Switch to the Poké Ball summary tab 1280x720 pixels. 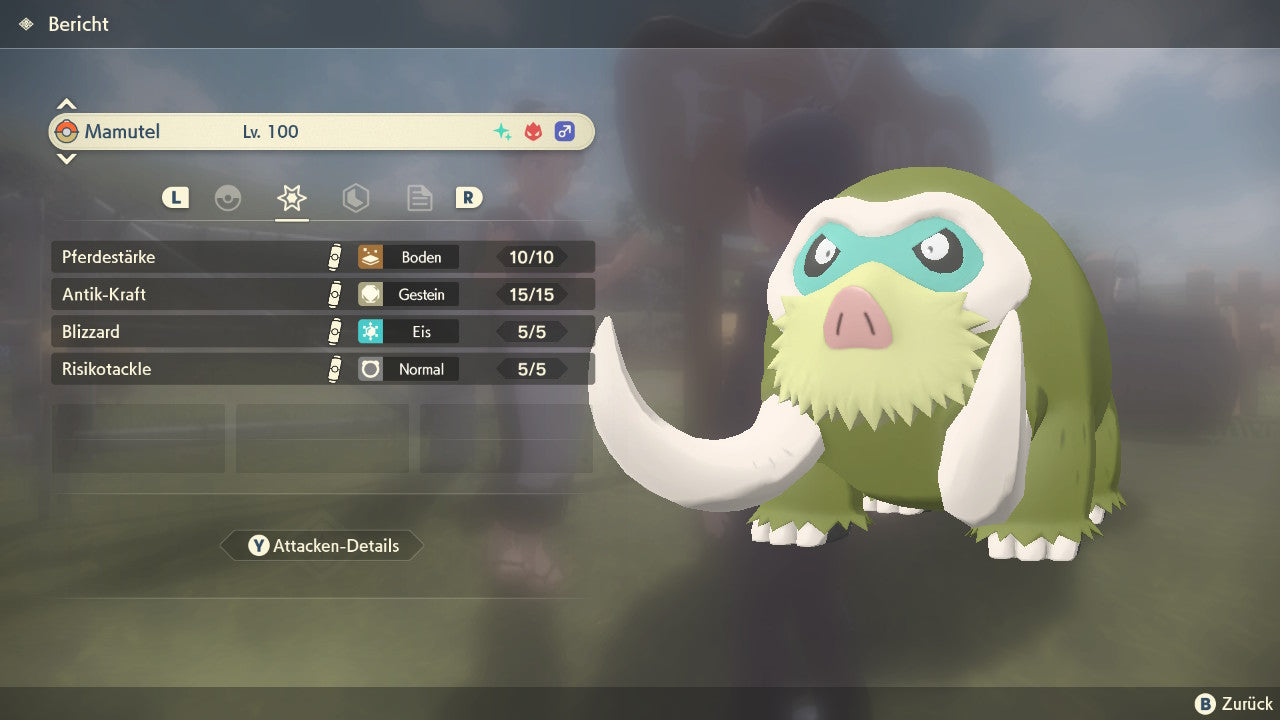(x=228, y=198)
